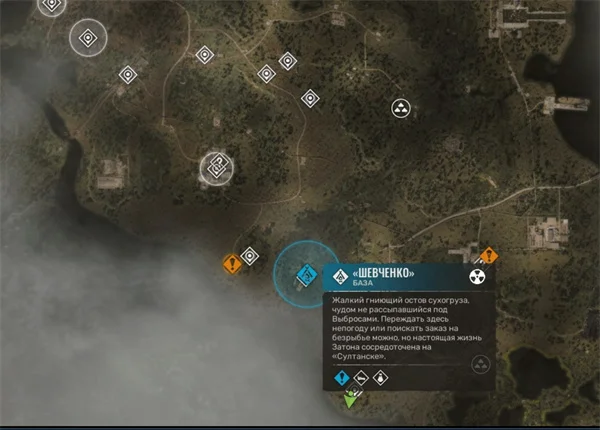This screenshot has width=600, height=430.
Task: Select the white diamond beside the left orange marker
Action: [x=250, y=255]
